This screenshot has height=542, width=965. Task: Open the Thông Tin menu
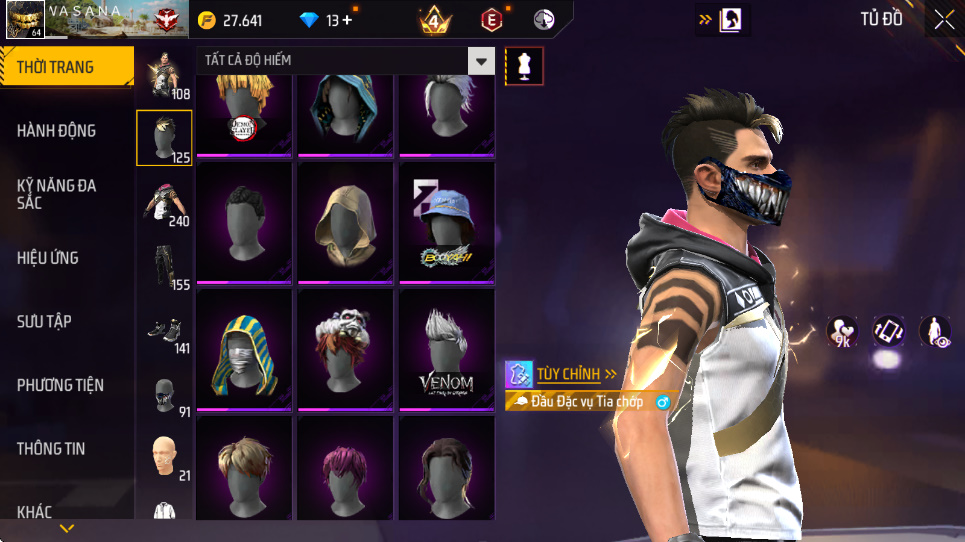[x=51, y=449]
